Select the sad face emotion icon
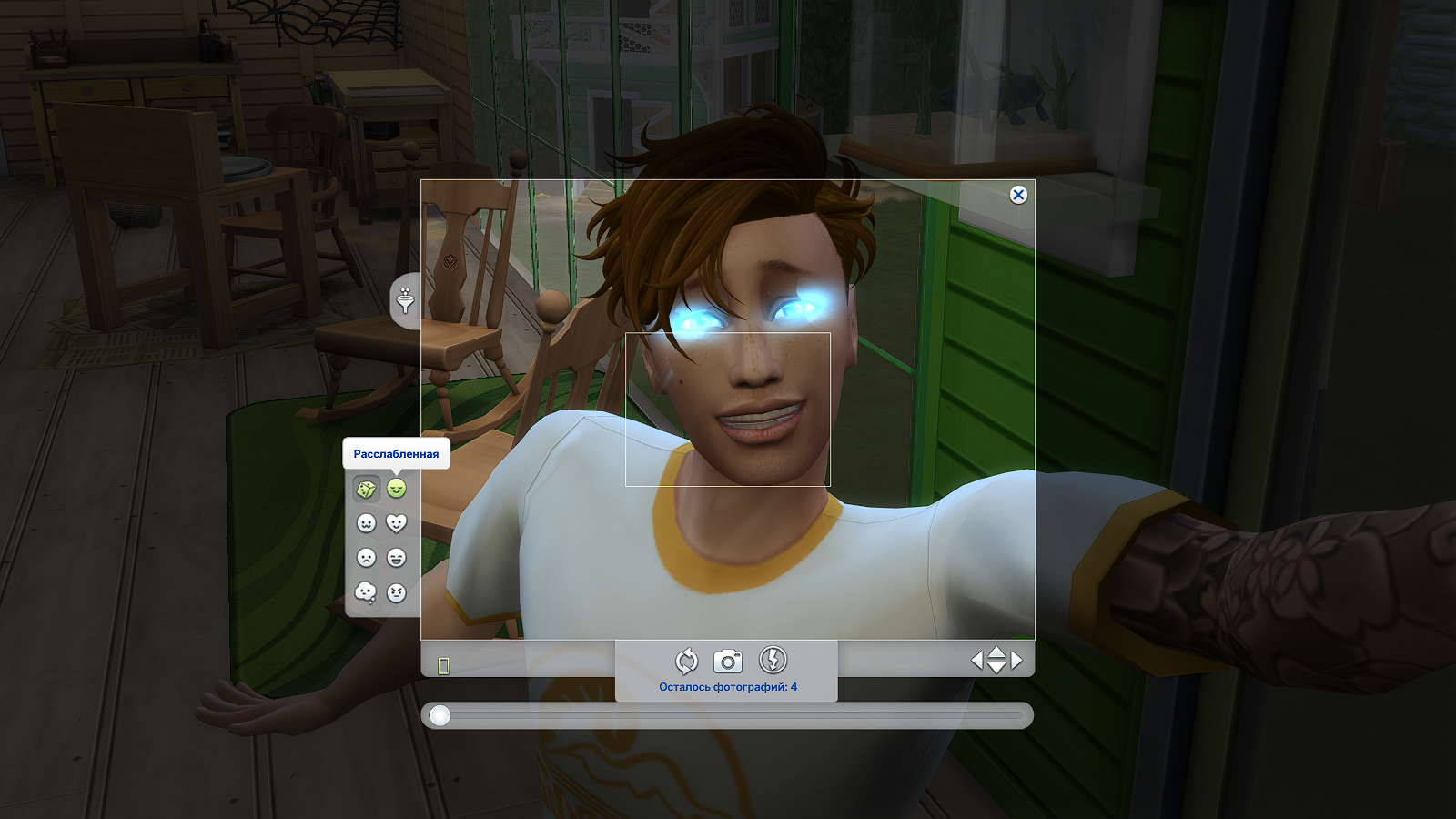1456x819 pixels. (366, 558)
